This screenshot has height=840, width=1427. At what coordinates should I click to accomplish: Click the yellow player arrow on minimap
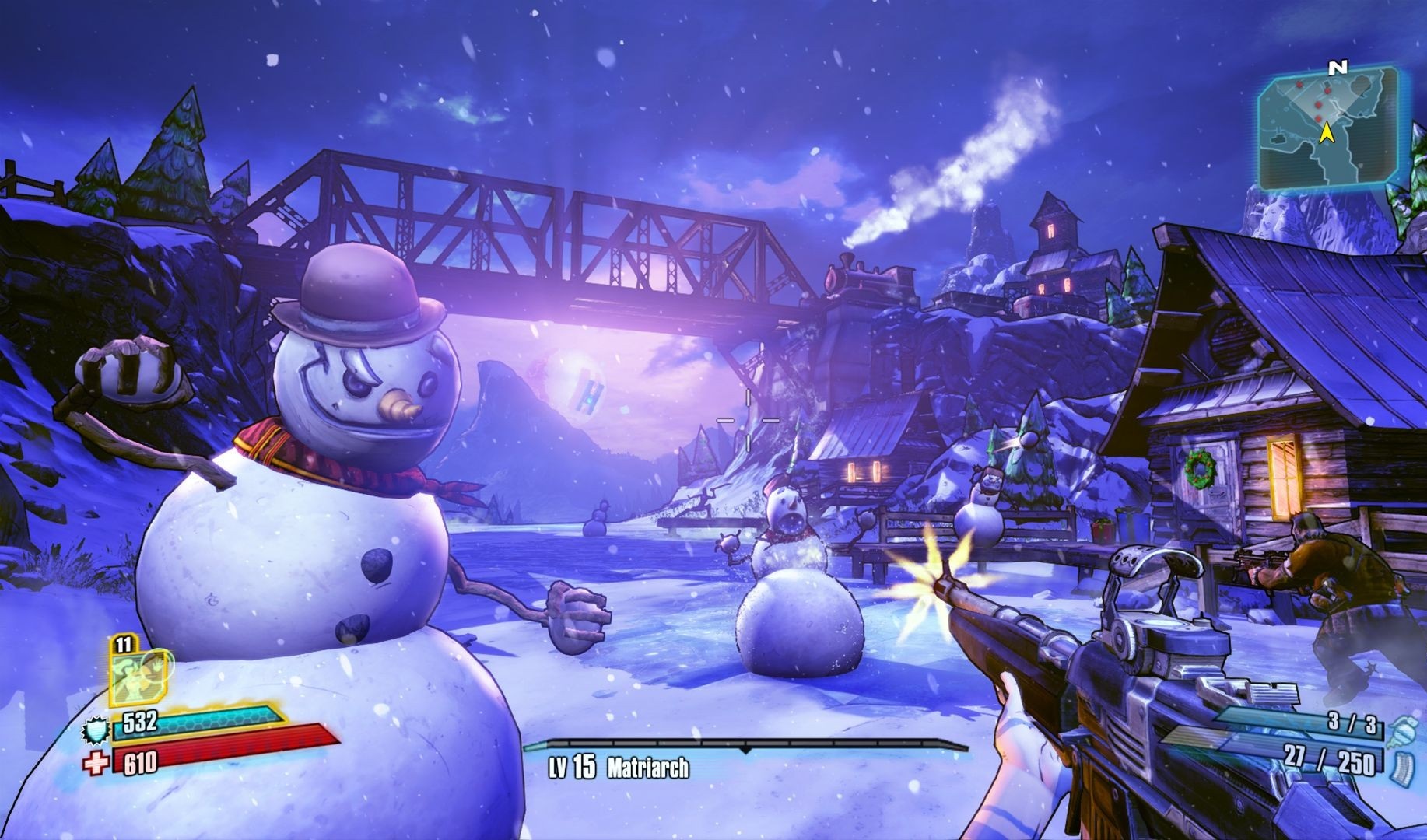pos(1328,134)
